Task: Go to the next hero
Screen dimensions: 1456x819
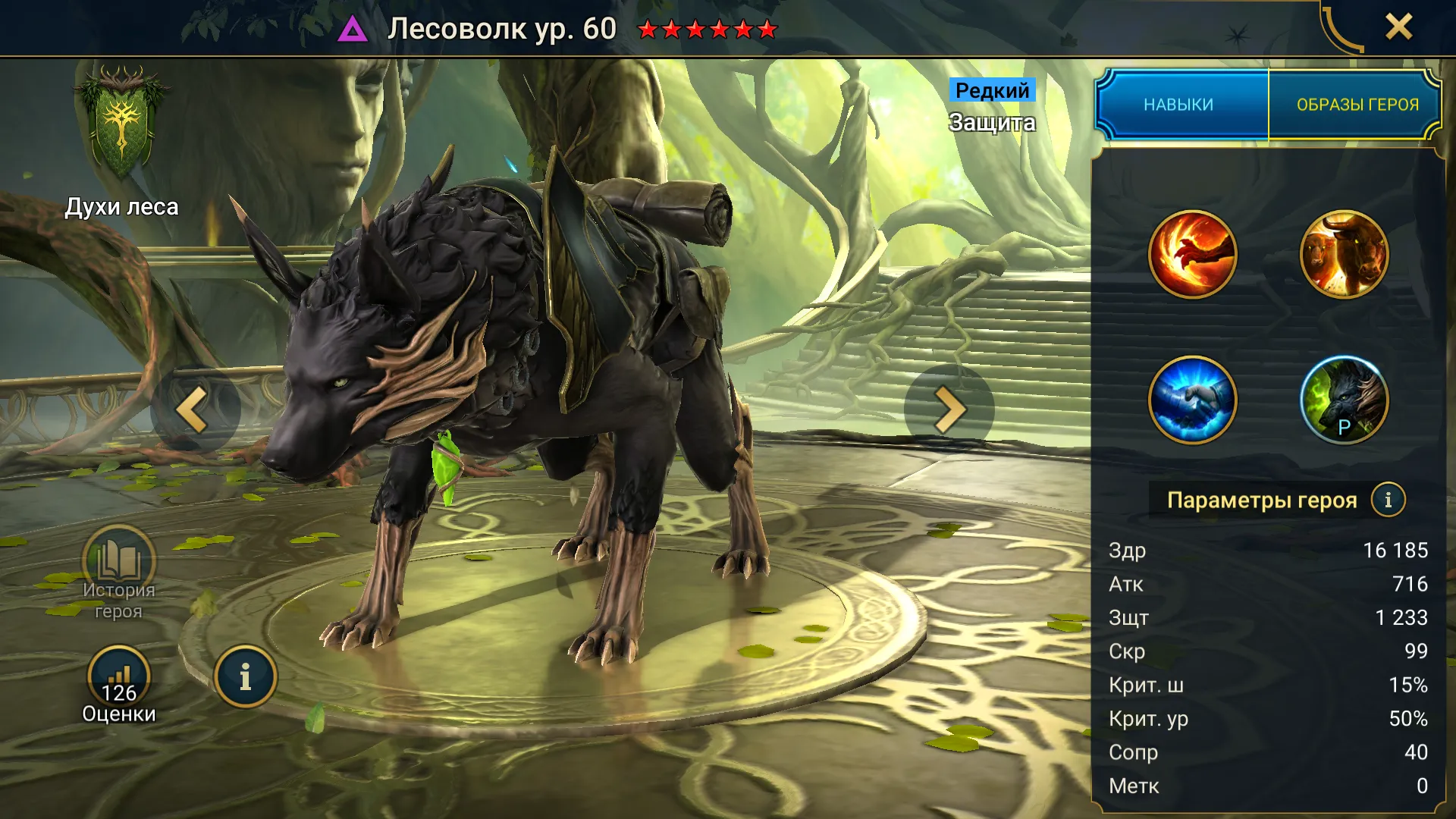Action: tap(949, 409)
